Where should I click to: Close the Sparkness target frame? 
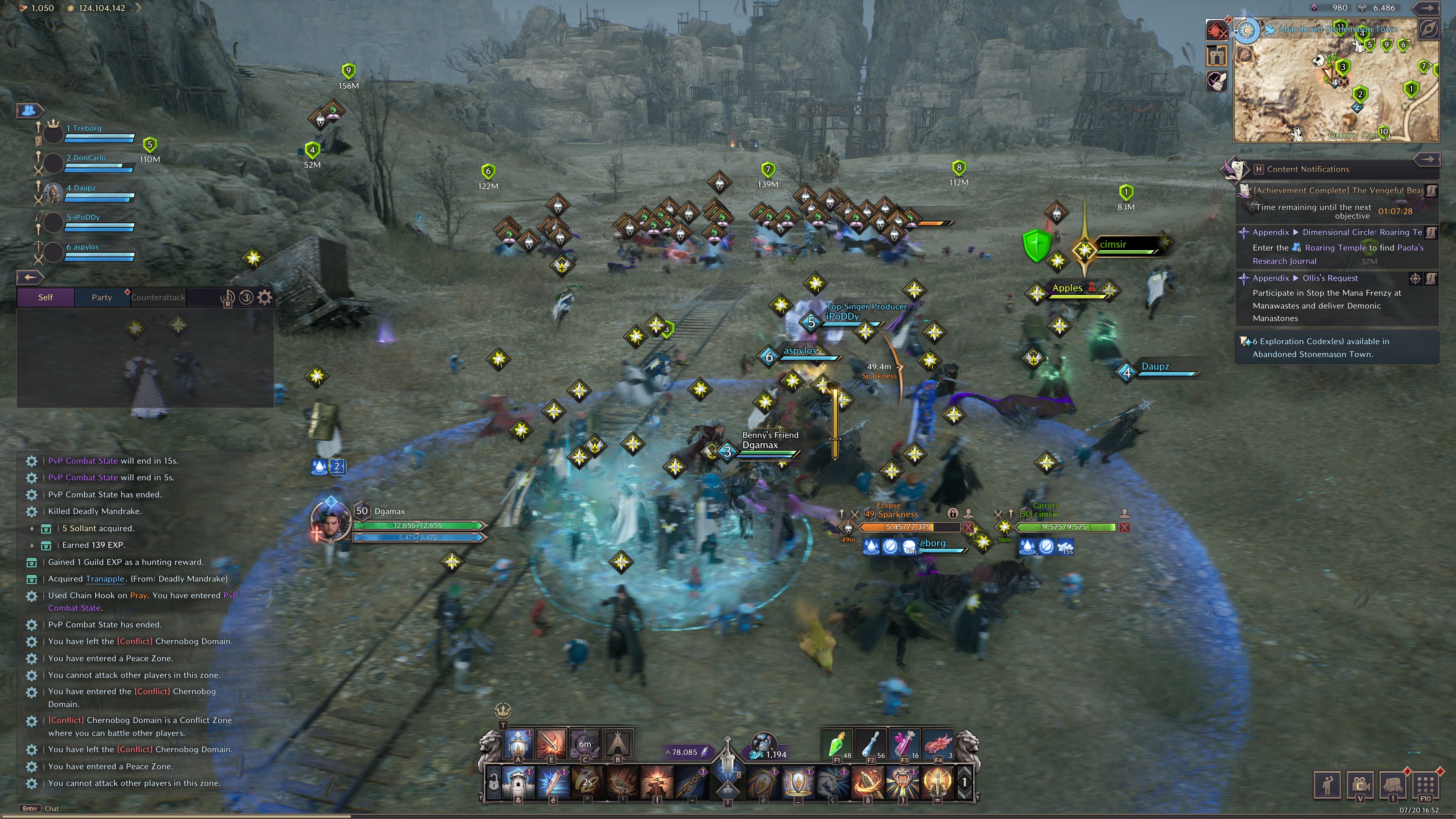pyautogui.click(x=968, y=527)
